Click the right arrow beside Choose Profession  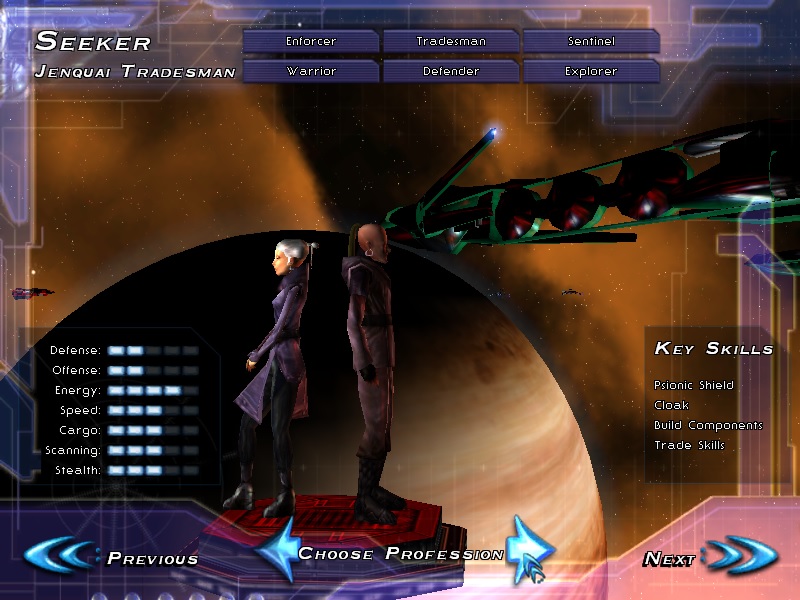tap(525, 549)
